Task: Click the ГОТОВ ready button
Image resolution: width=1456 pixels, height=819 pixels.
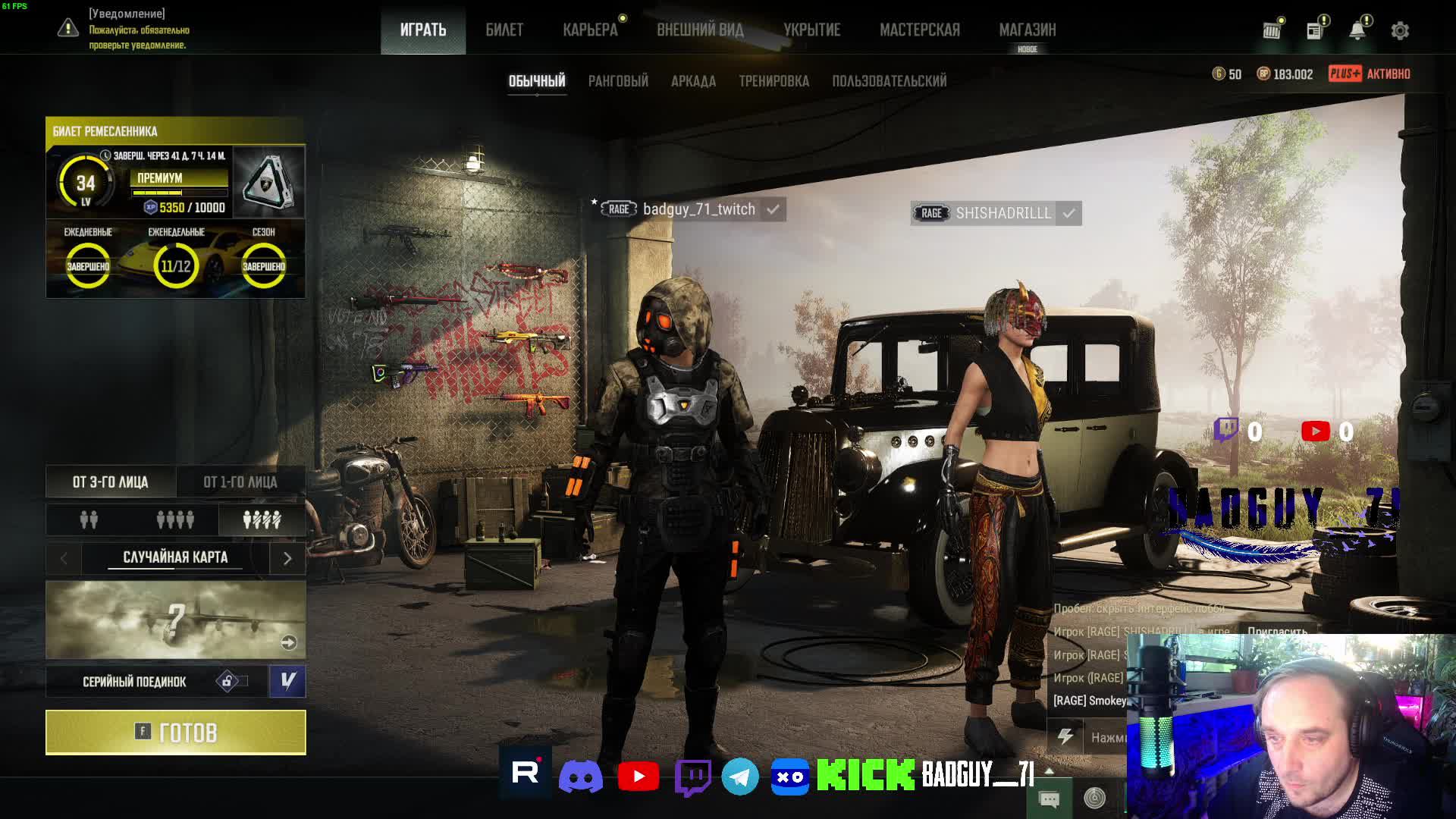Action: click(176, 733)
